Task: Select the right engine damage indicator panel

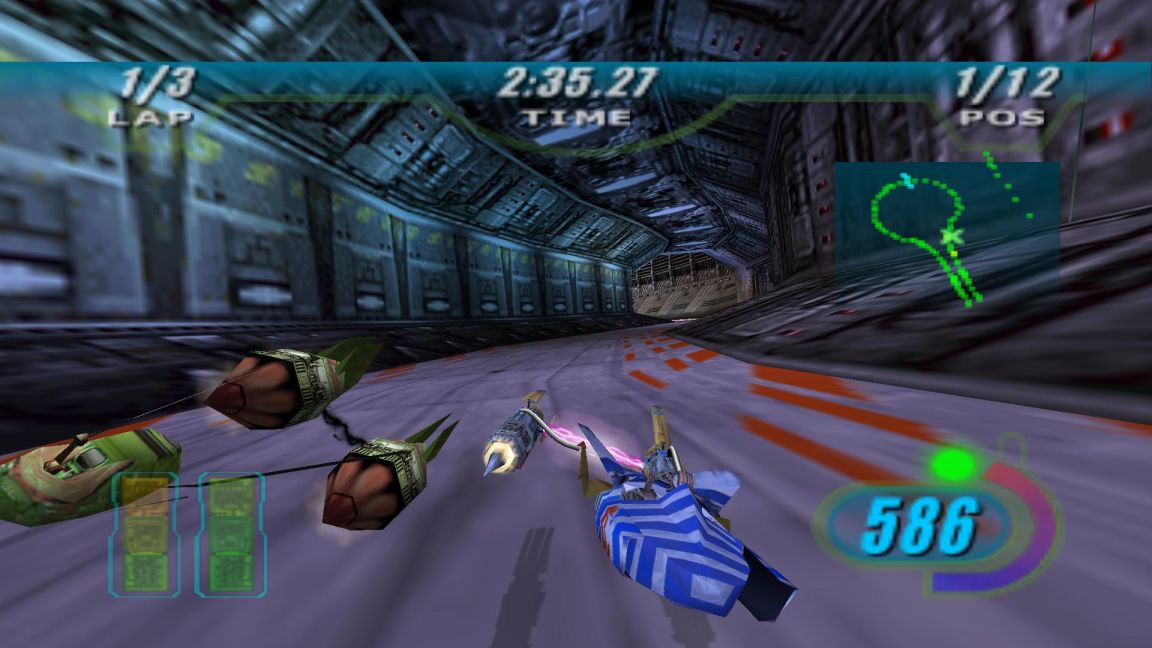Action: click(x=231, y=535)
